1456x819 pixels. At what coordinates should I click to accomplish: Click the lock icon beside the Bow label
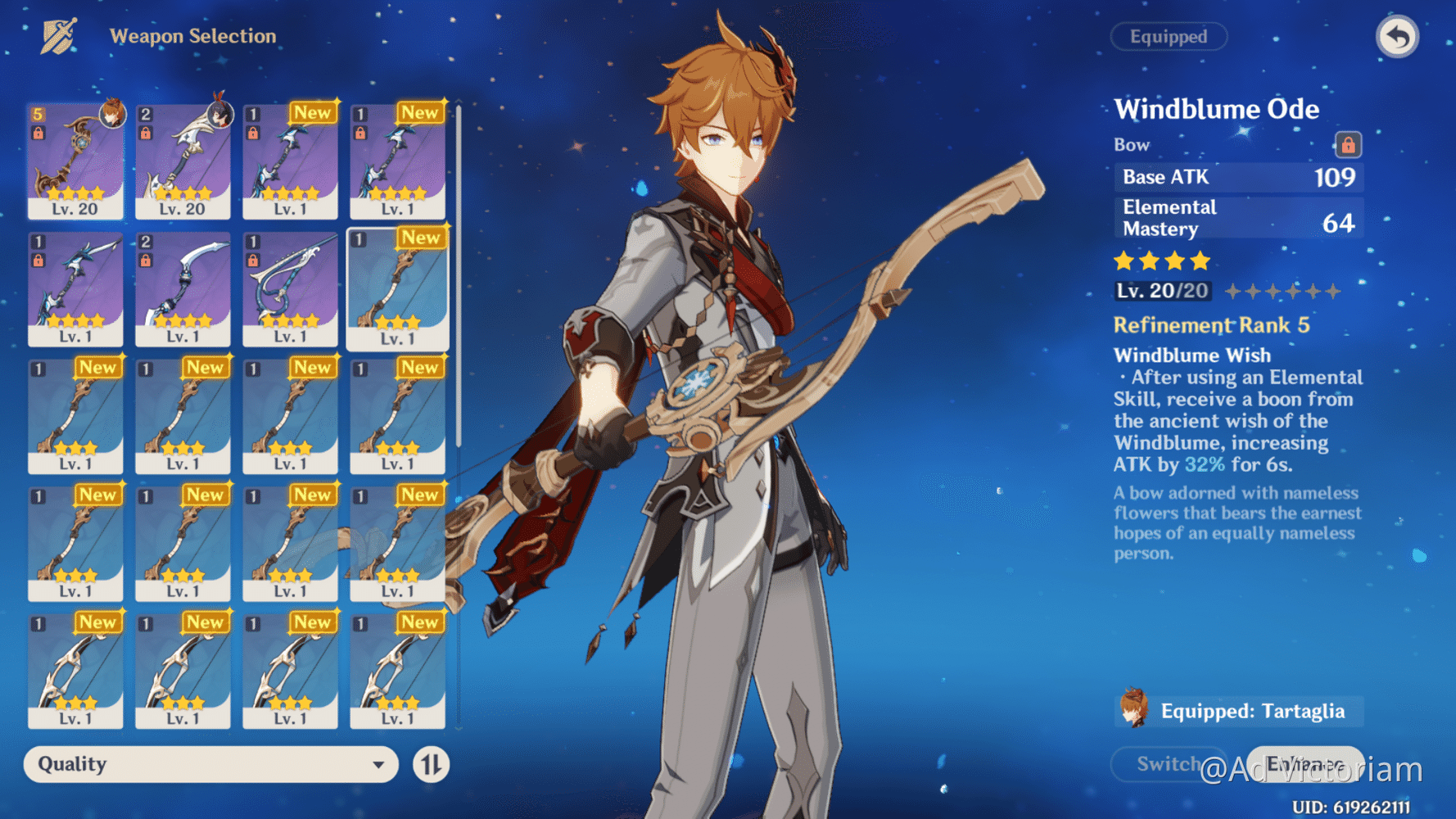pyautogui.click(x=1349, y=145)
